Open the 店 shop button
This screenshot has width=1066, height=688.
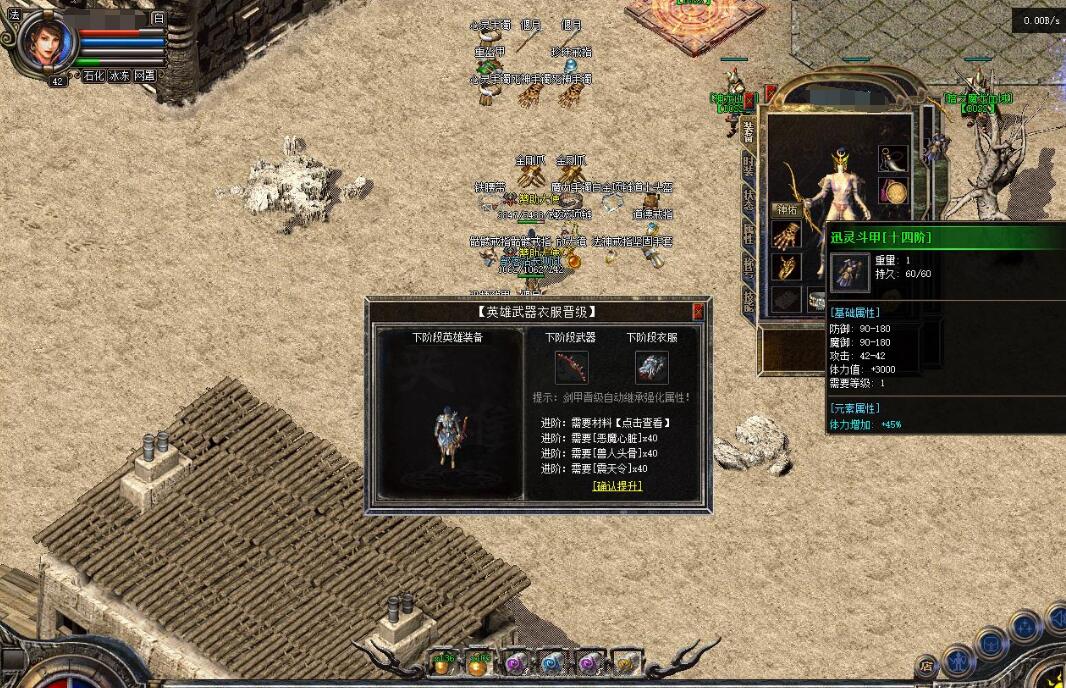(x=927, y=664)
